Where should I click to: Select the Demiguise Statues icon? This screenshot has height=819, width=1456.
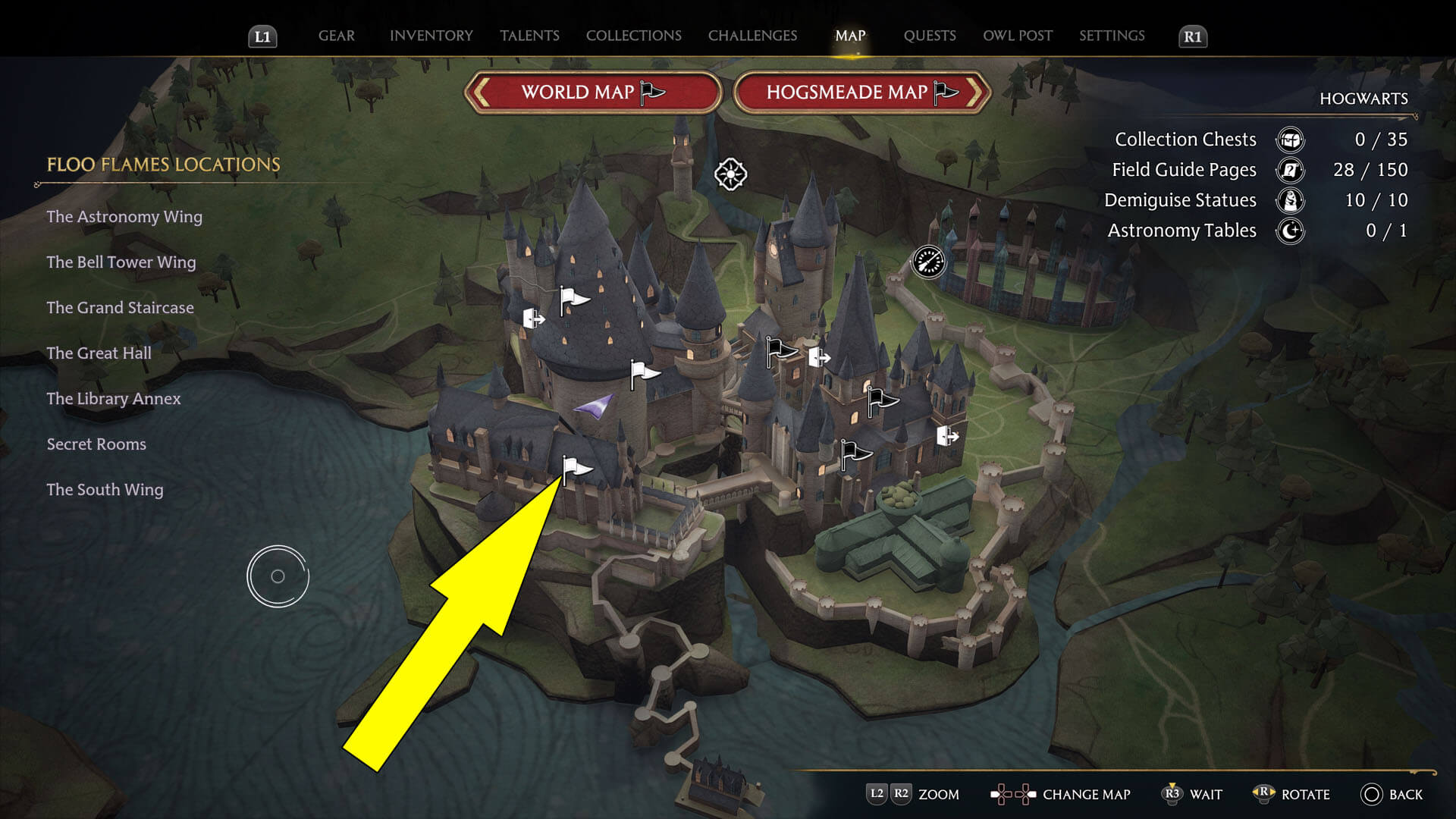[1289, 201]
